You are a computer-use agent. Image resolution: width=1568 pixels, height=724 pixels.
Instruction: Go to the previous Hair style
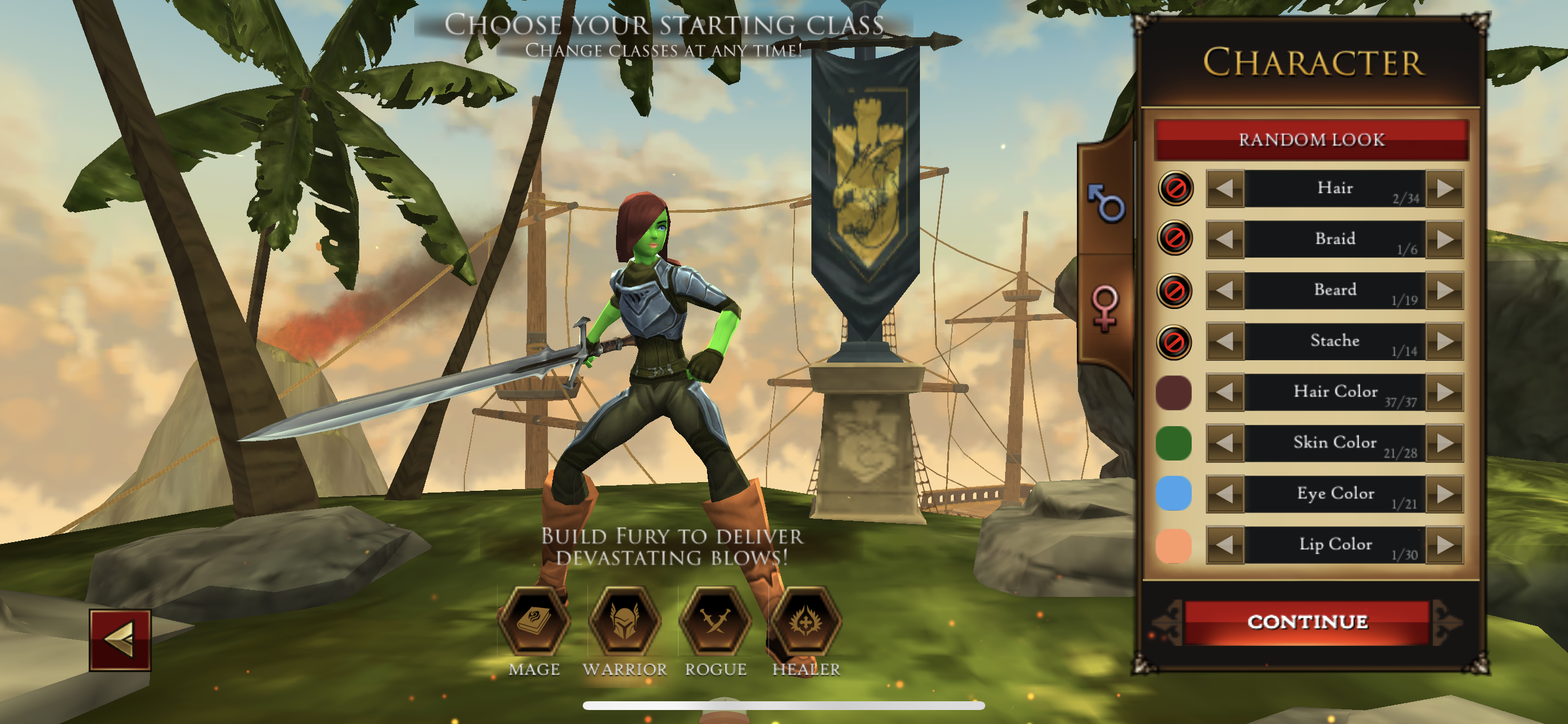coord(1224,189)
